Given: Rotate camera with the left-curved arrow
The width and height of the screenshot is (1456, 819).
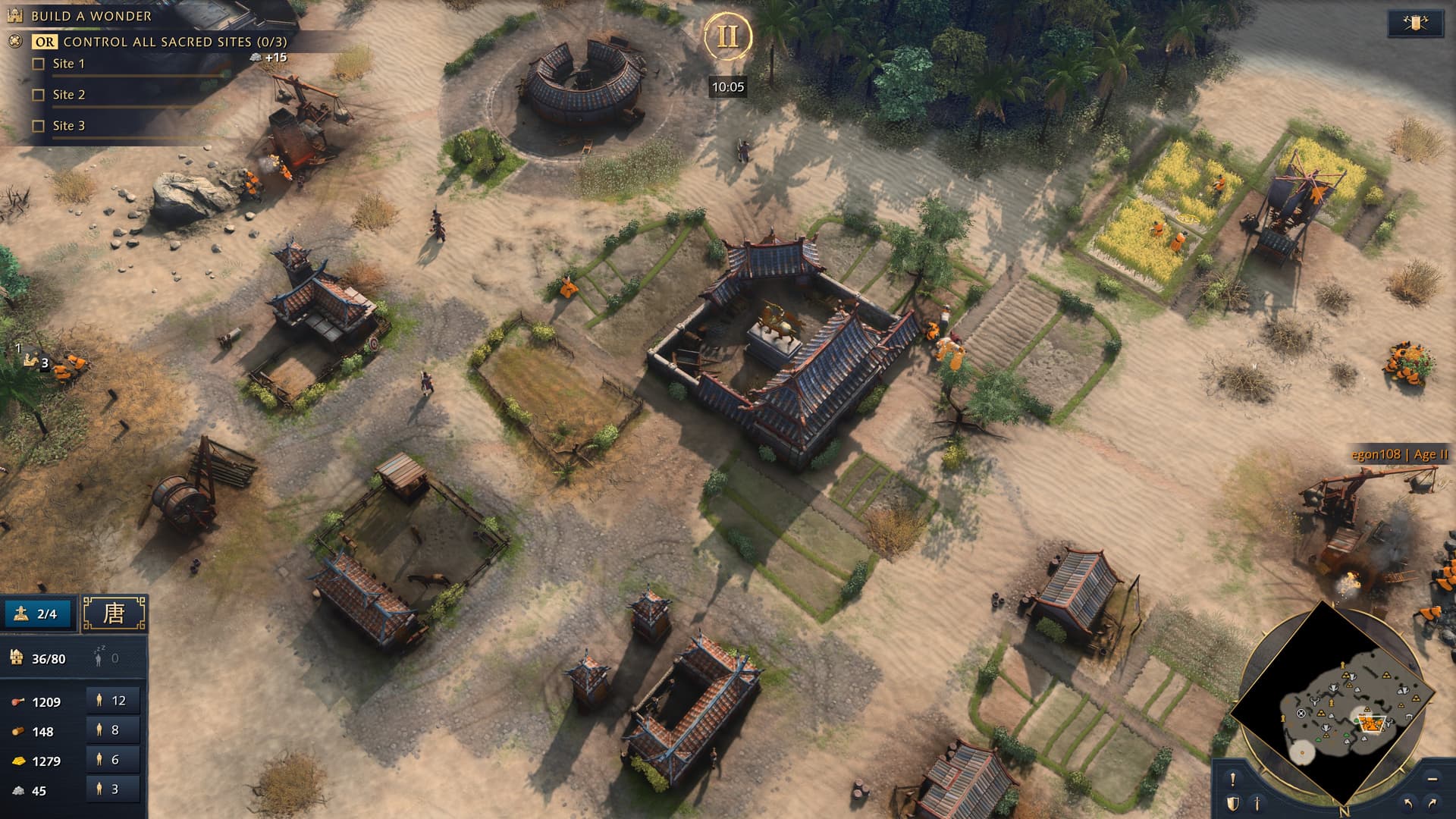Looking at the screenshot, I should click(1409, 802).
